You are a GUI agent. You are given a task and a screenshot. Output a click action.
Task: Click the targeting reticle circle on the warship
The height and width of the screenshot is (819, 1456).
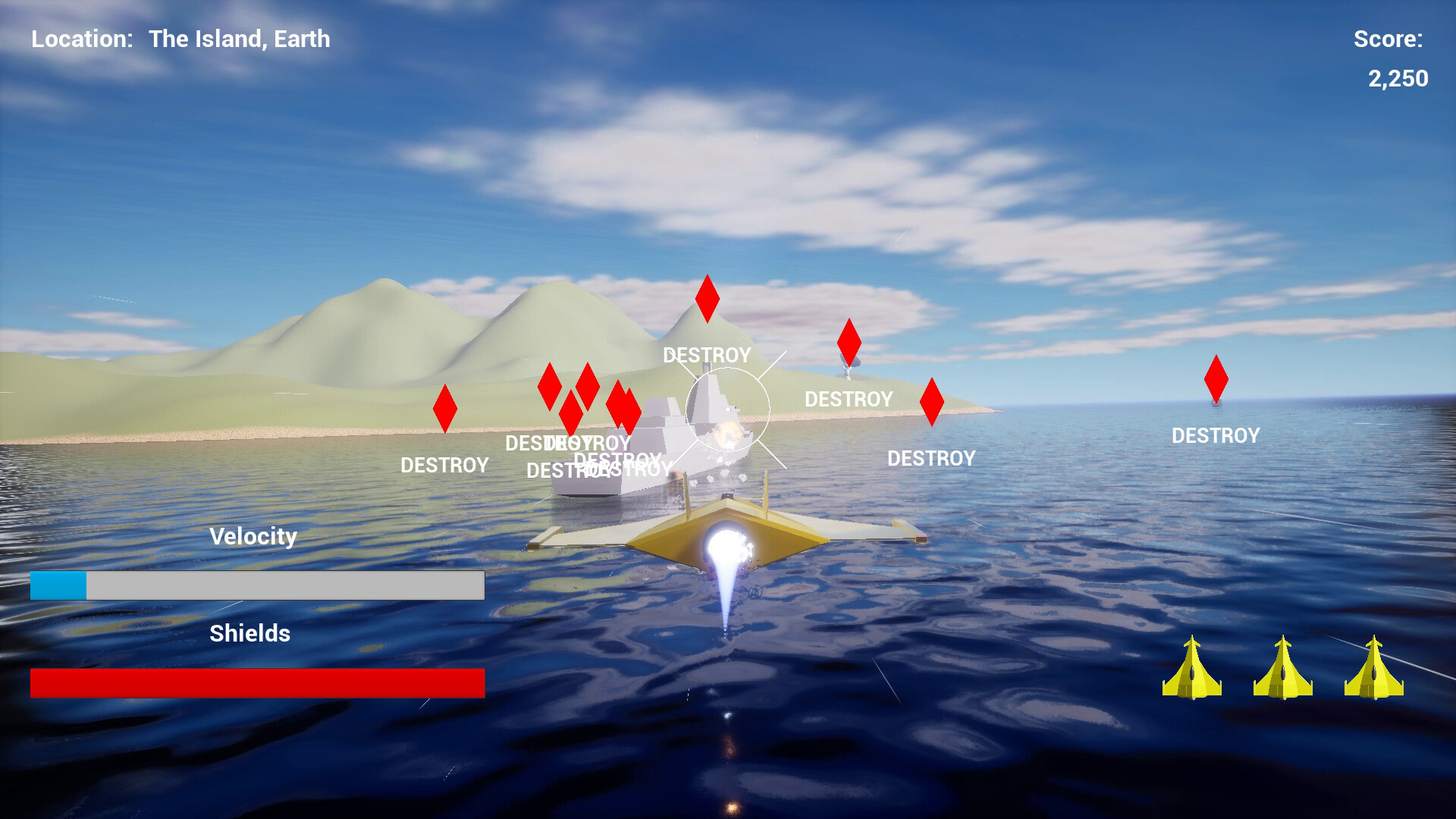point(730,409)
